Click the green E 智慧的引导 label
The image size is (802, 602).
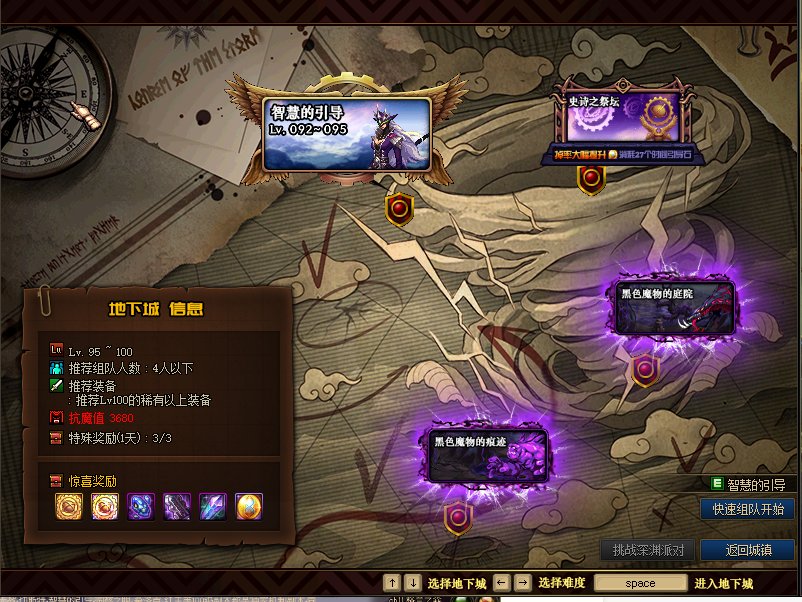coord(754,484)
